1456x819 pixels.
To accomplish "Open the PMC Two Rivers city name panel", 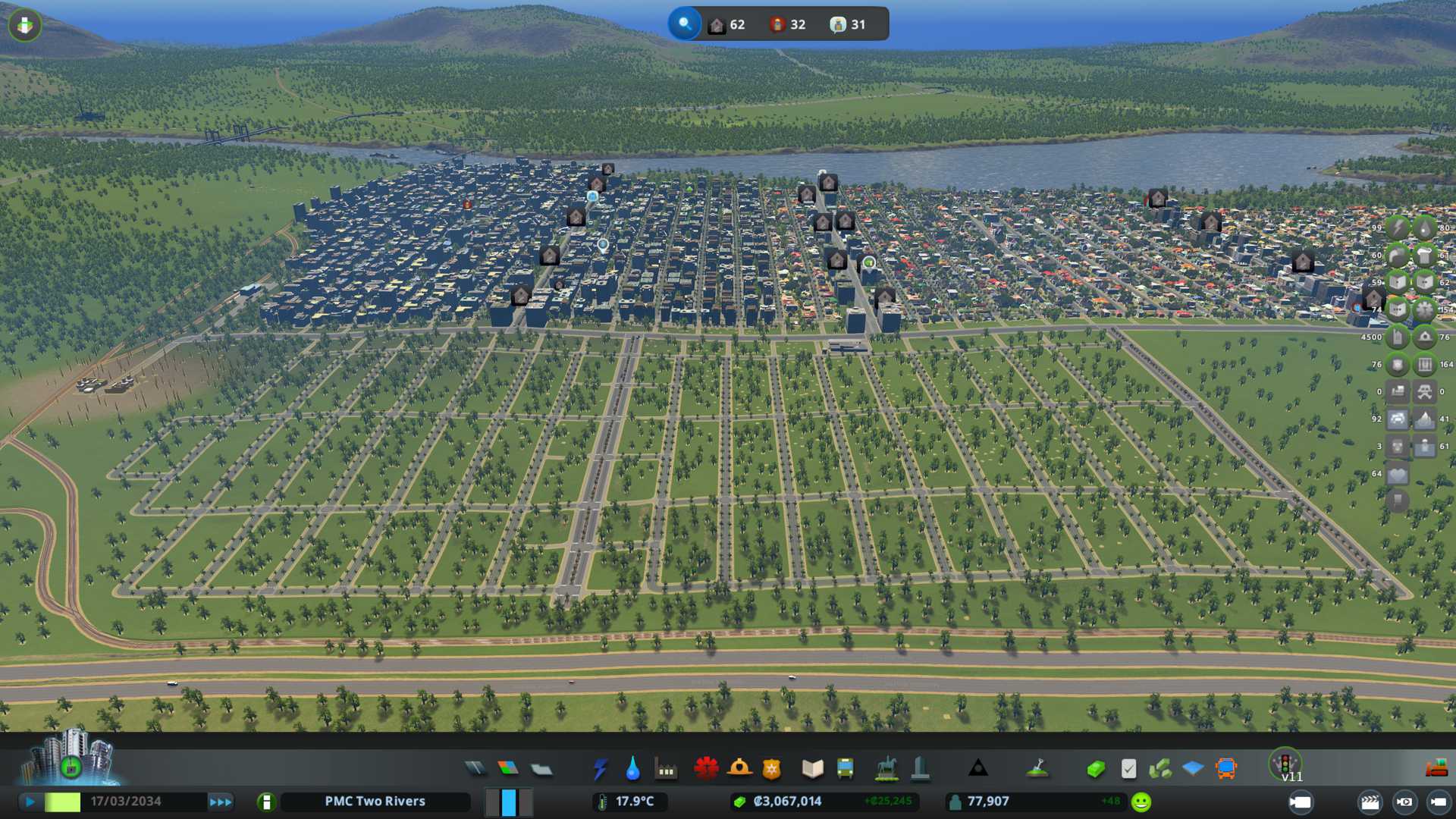I will coord(375,802).
